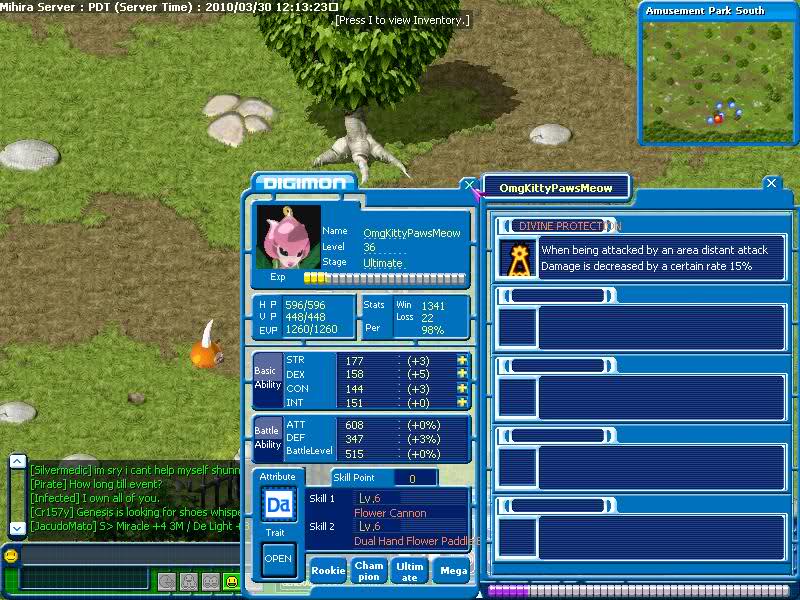Close the Digimon stats window
The image size is (800, 600).
(469, 185)
